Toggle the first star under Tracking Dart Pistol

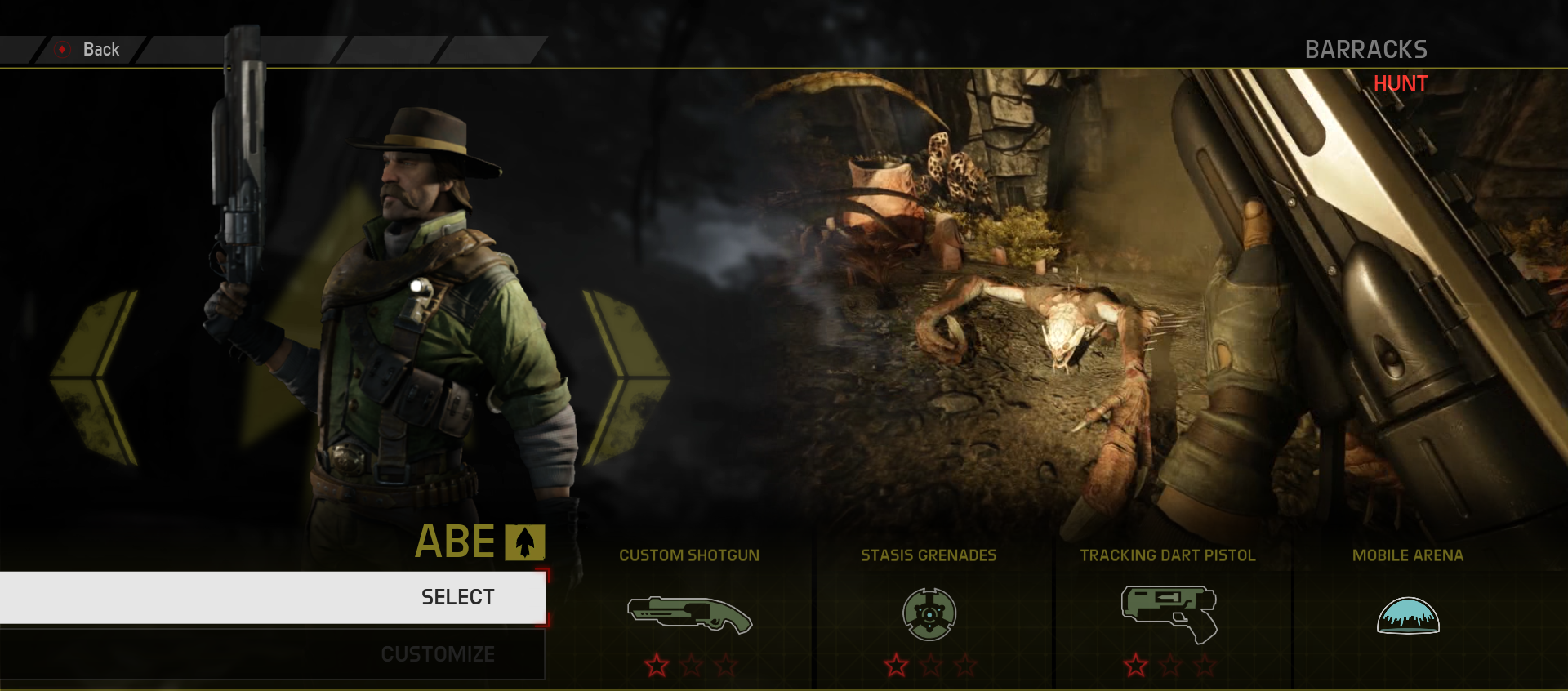[x=1137, y=666]
